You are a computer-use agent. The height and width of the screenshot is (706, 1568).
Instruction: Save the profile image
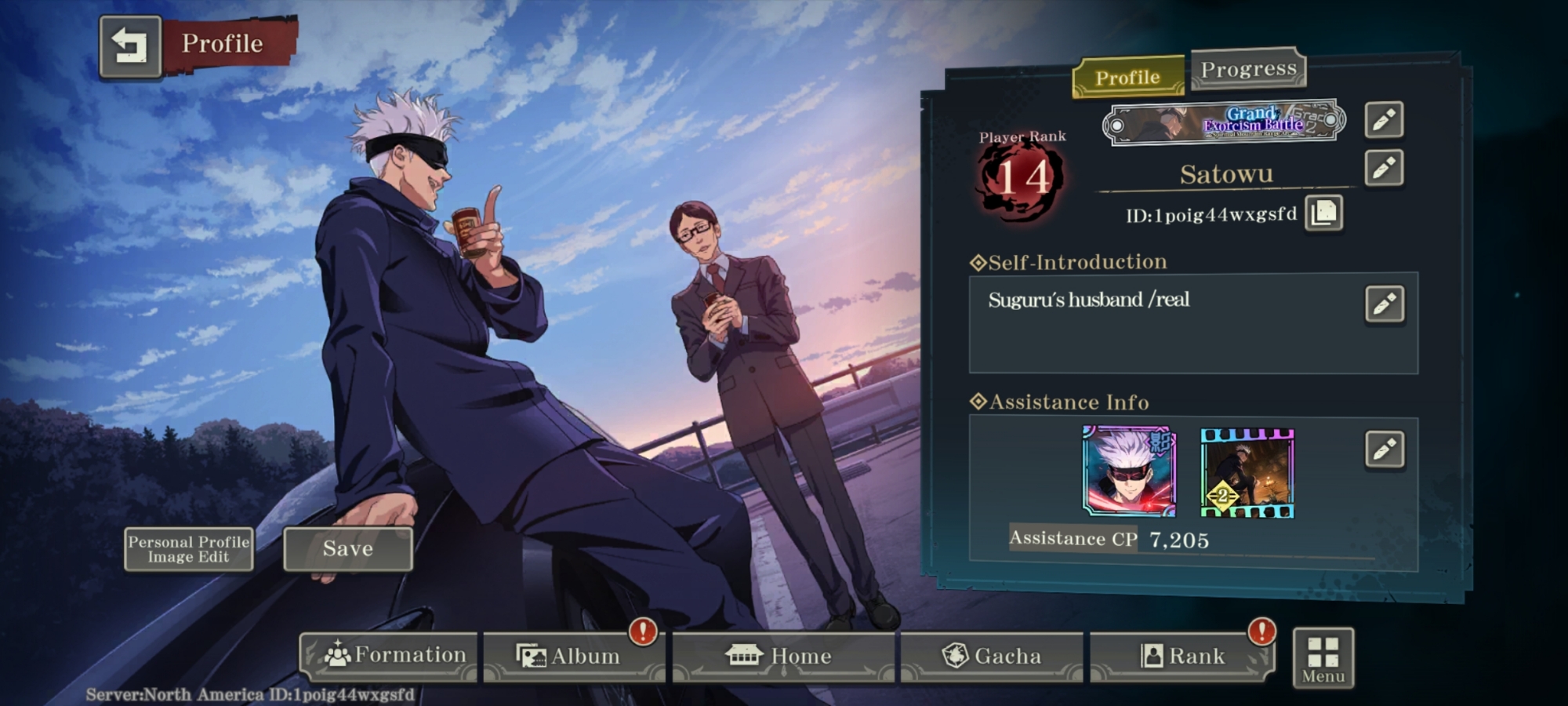(347, 548)
